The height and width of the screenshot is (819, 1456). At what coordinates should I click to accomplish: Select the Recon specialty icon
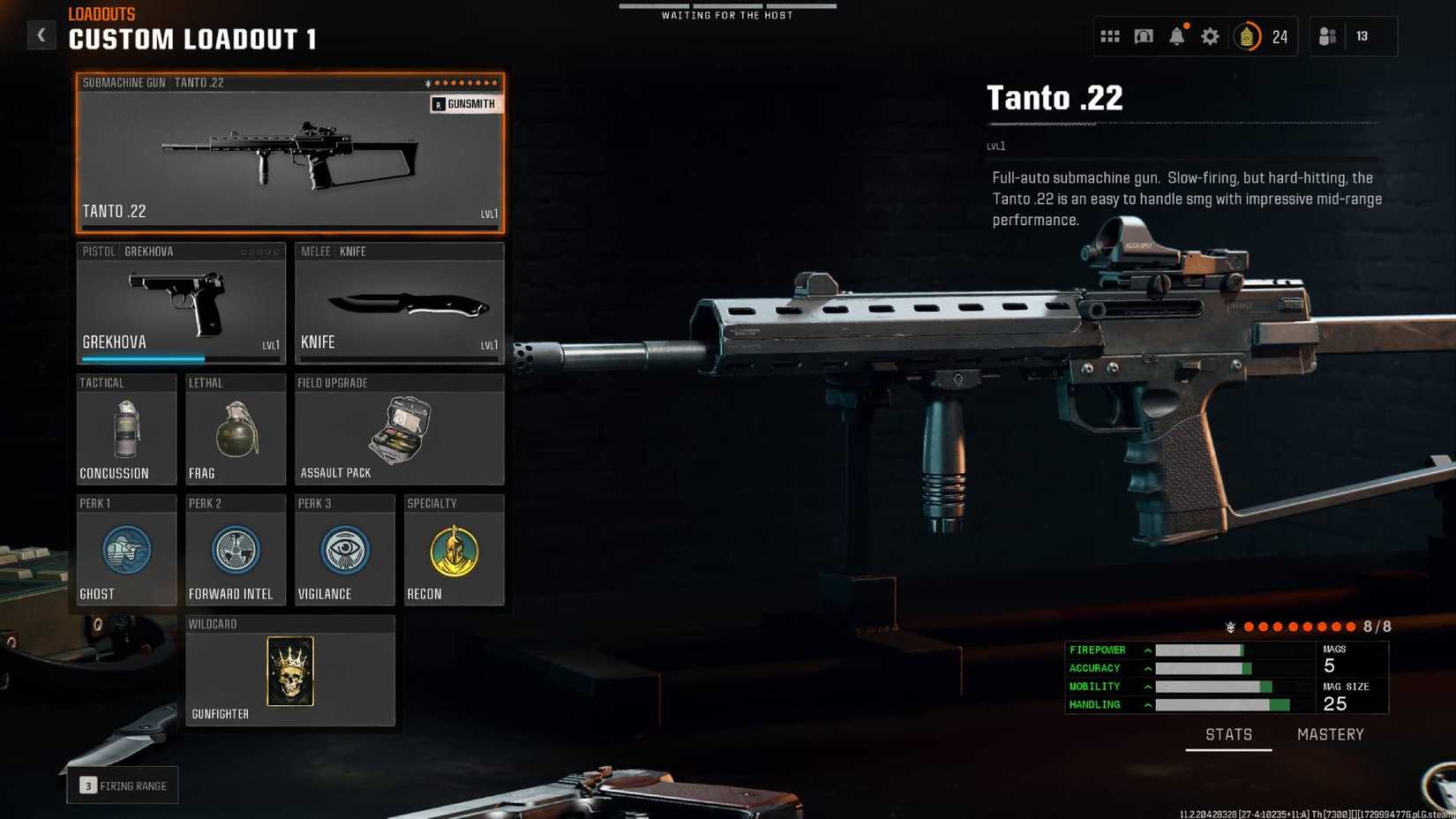coord(454,551)
